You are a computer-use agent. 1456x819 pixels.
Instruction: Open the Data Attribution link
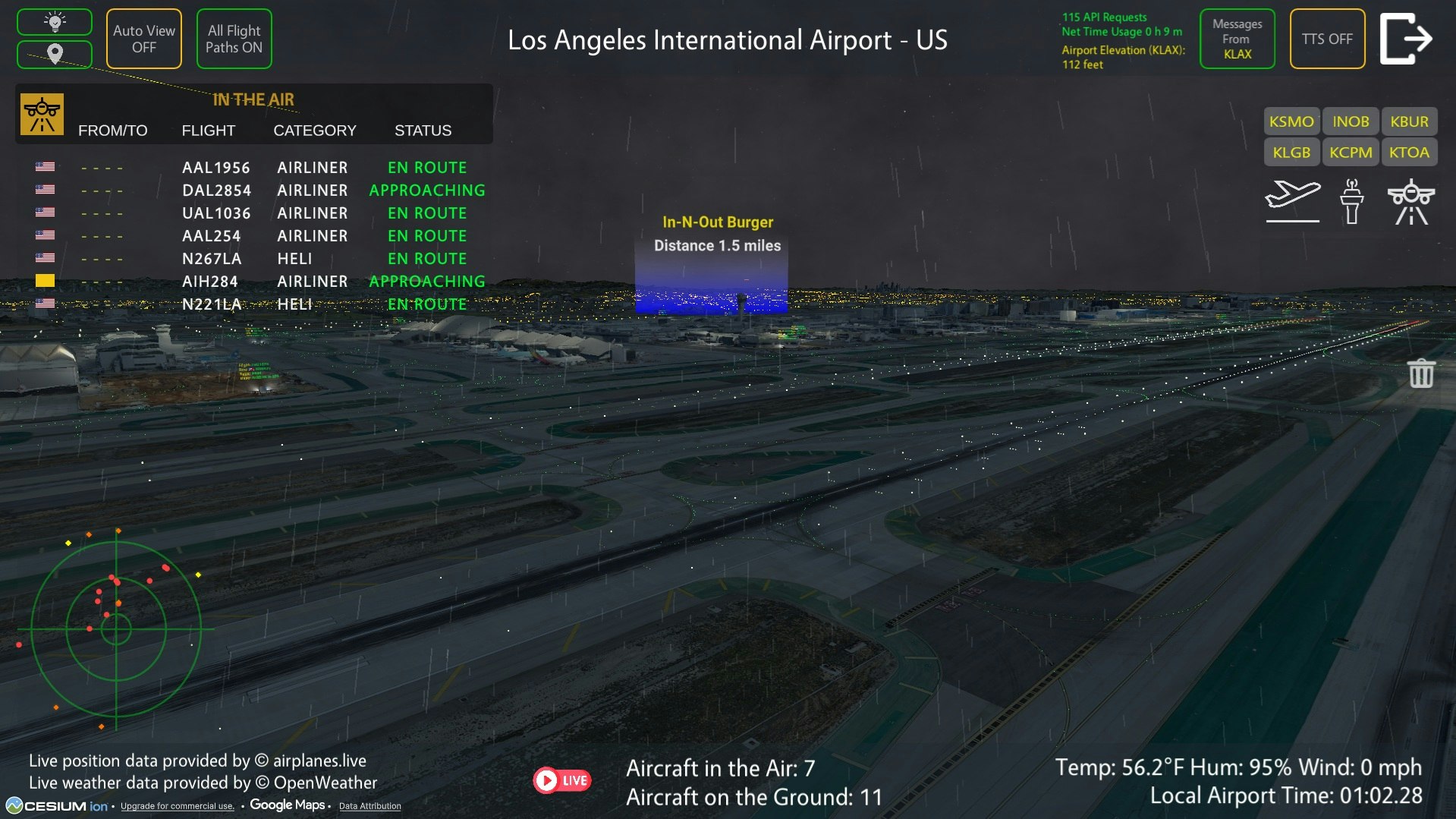pyautogui.click(x=370, y=806)
